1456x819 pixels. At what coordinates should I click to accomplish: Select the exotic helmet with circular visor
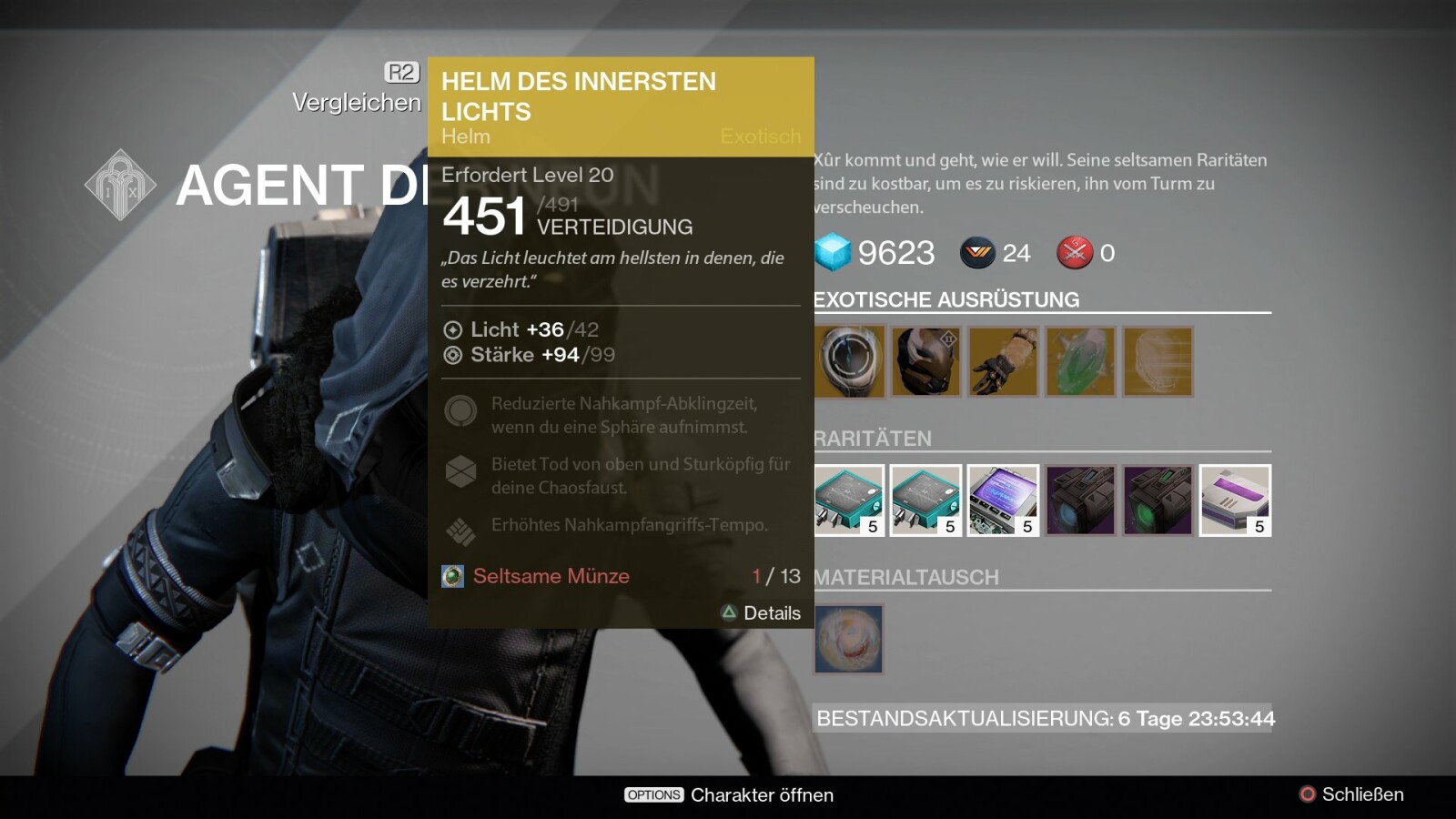tap(849, 361)
